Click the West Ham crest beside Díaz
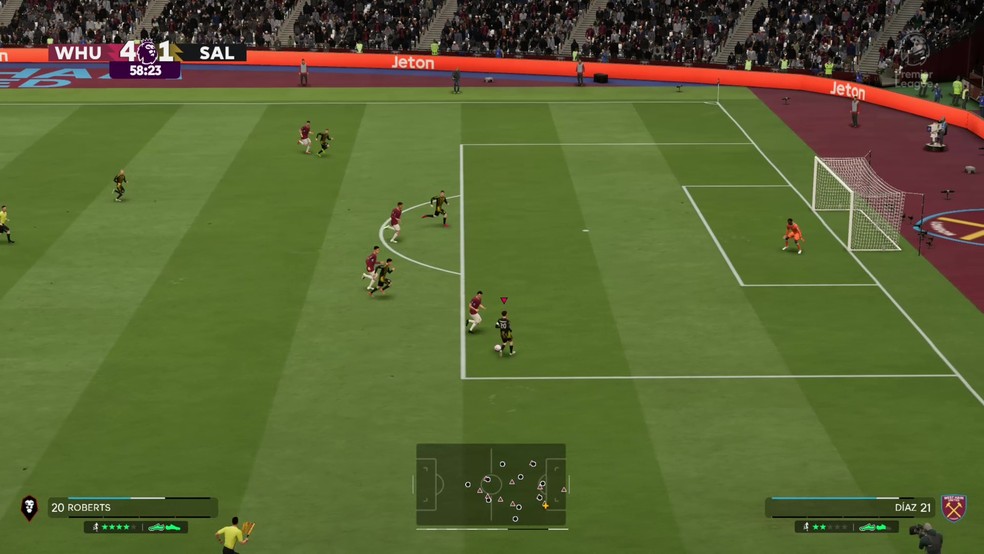 [953, 507]
